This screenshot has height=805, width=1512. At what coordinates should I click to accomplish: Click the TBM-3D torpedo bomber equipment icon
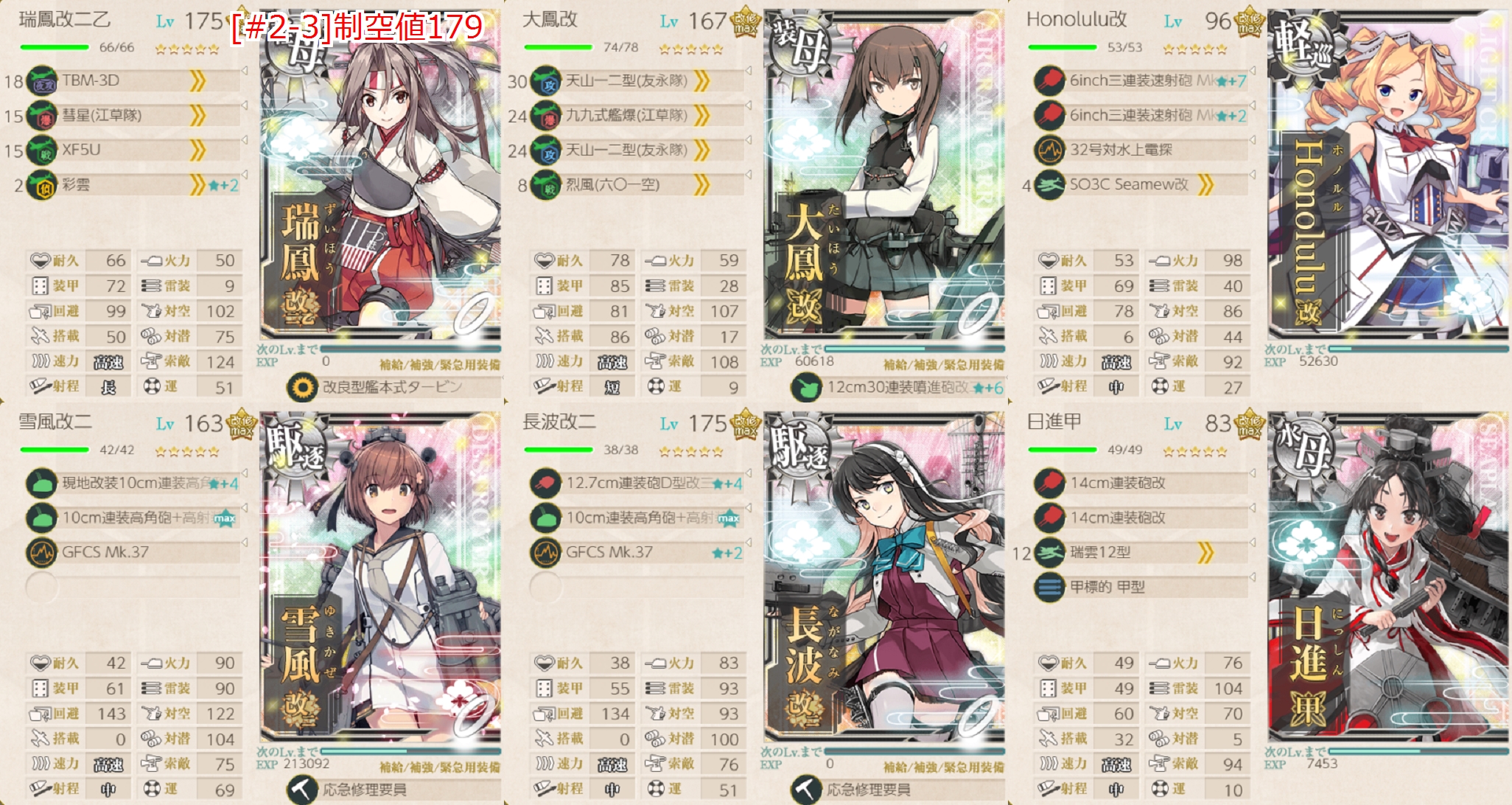coord(42,81)
